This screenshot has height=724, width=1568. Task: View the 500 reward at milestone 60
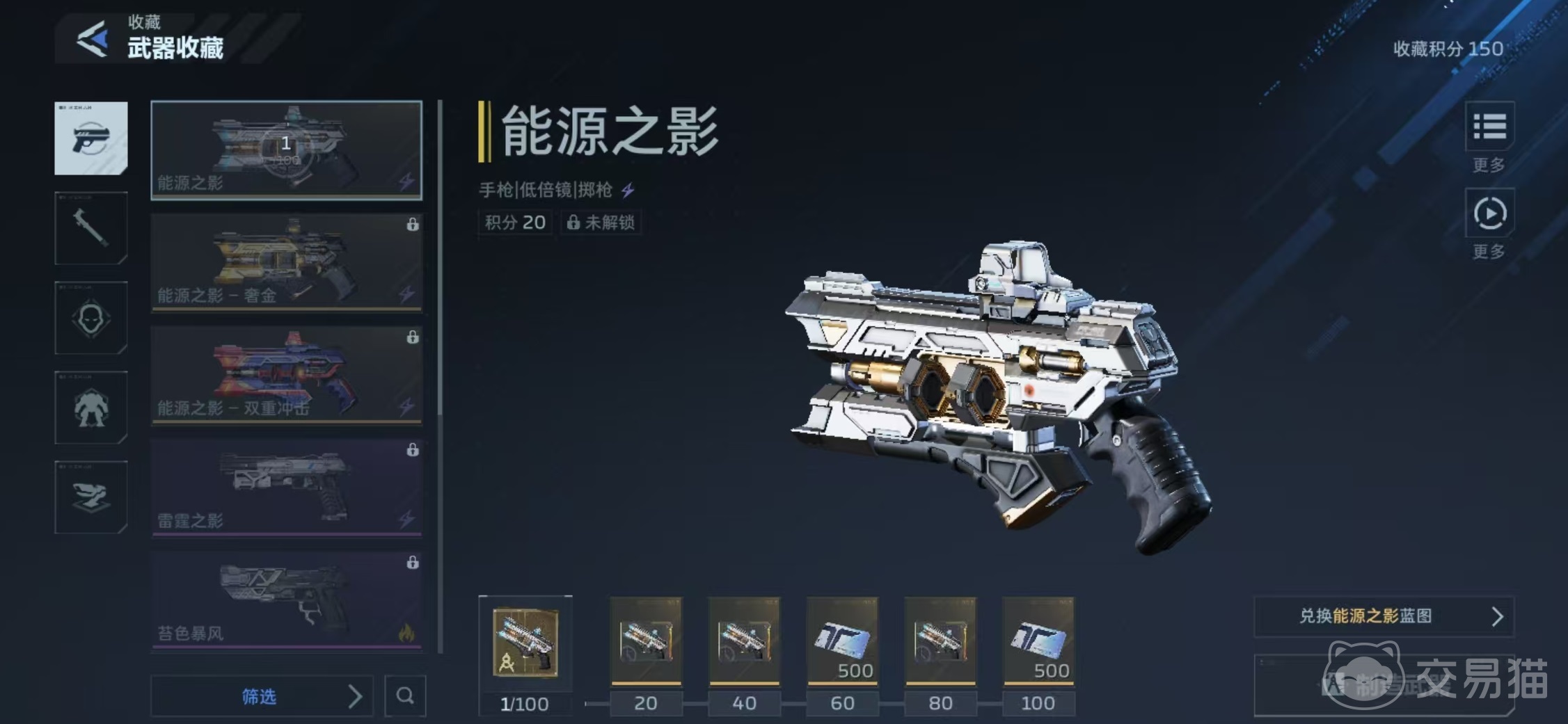[x=842, y=641]
